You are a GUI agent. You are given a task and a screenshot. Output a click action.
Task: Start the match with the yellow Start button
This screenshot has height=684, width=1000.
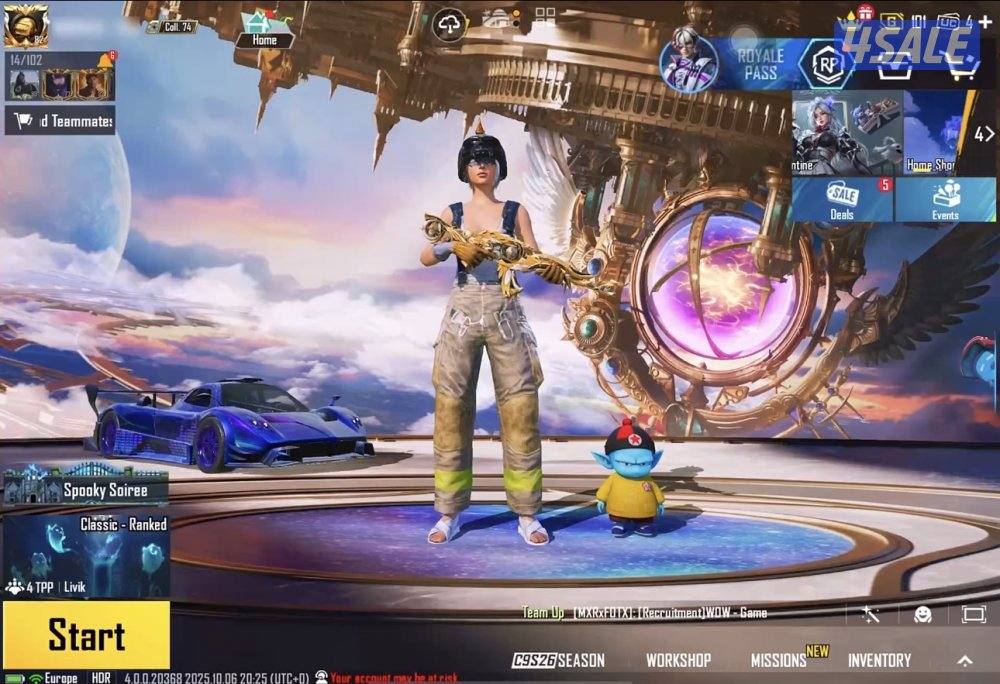[x=86, y=636]
